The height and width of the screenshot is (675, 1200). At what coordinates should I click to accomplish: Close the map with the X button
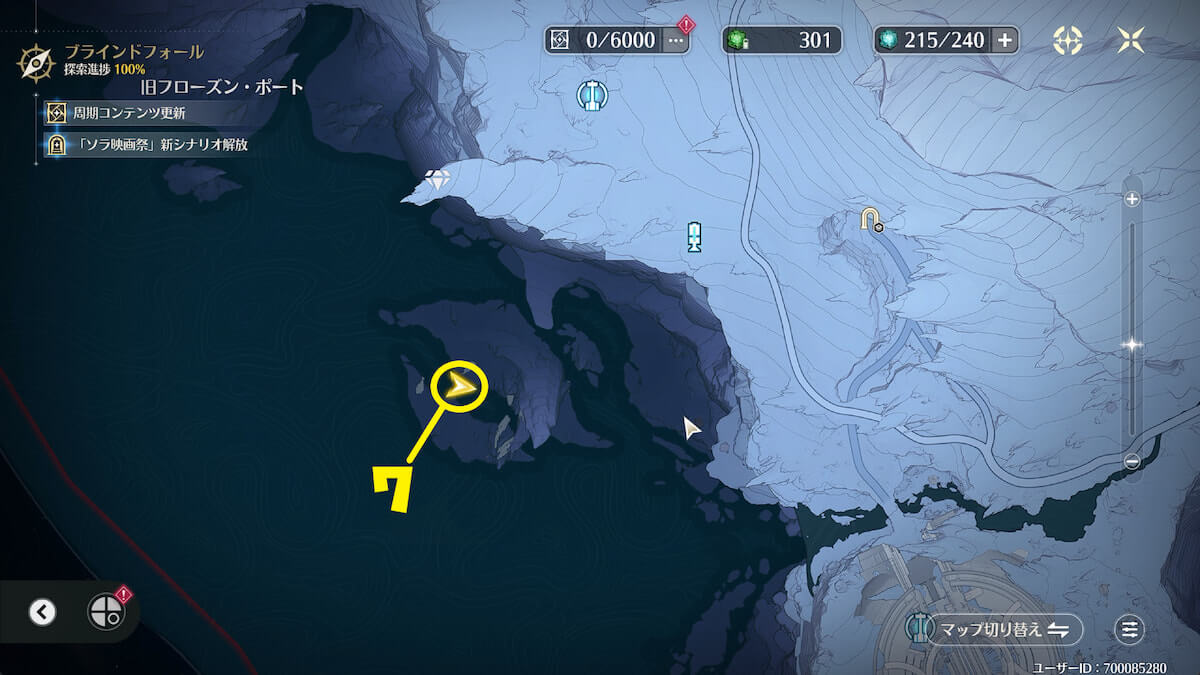pyautogui.click(x=1131, y=40)
